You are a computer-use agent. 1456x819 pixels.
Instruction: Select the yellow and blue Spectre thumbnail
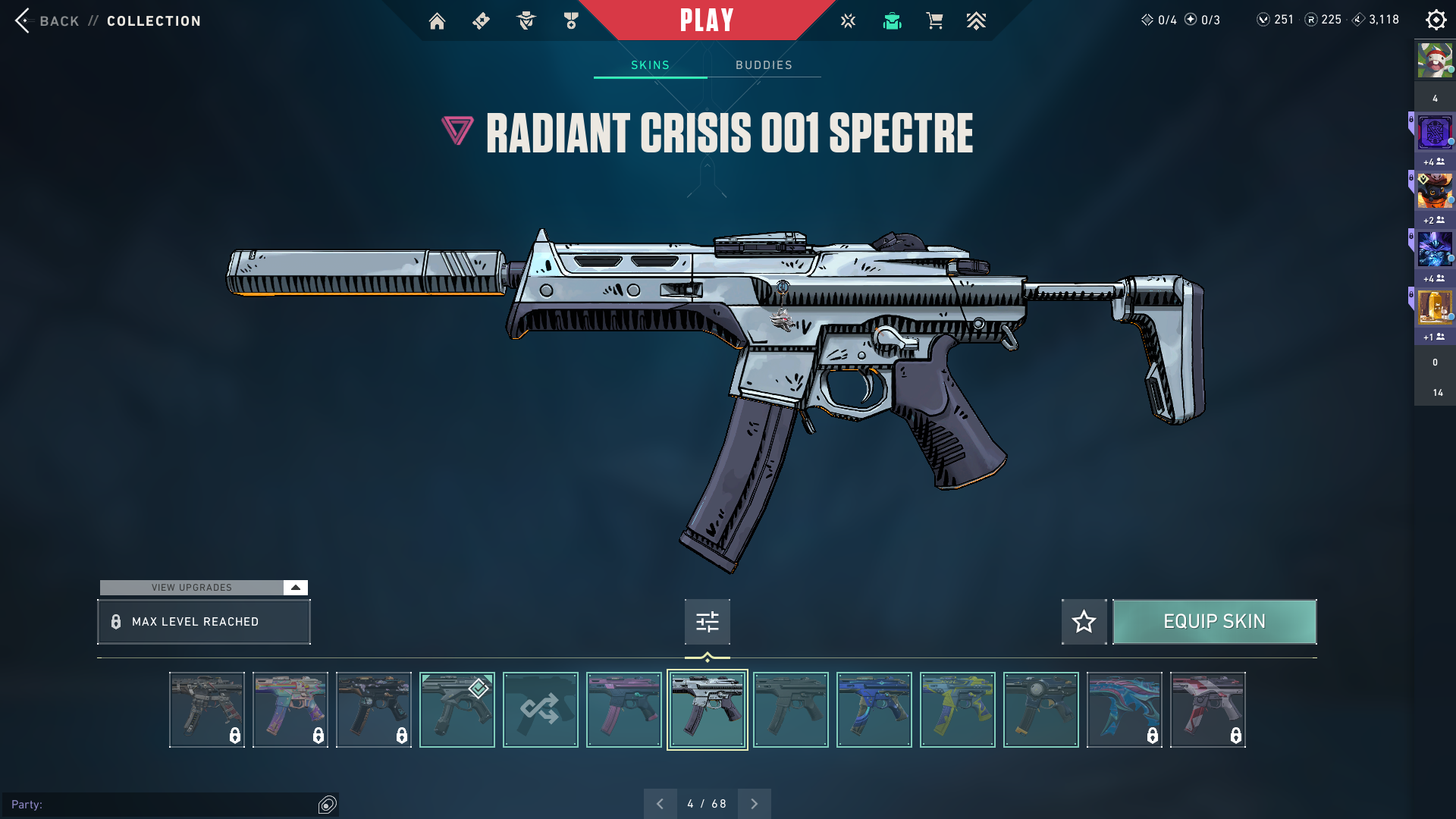957,710
